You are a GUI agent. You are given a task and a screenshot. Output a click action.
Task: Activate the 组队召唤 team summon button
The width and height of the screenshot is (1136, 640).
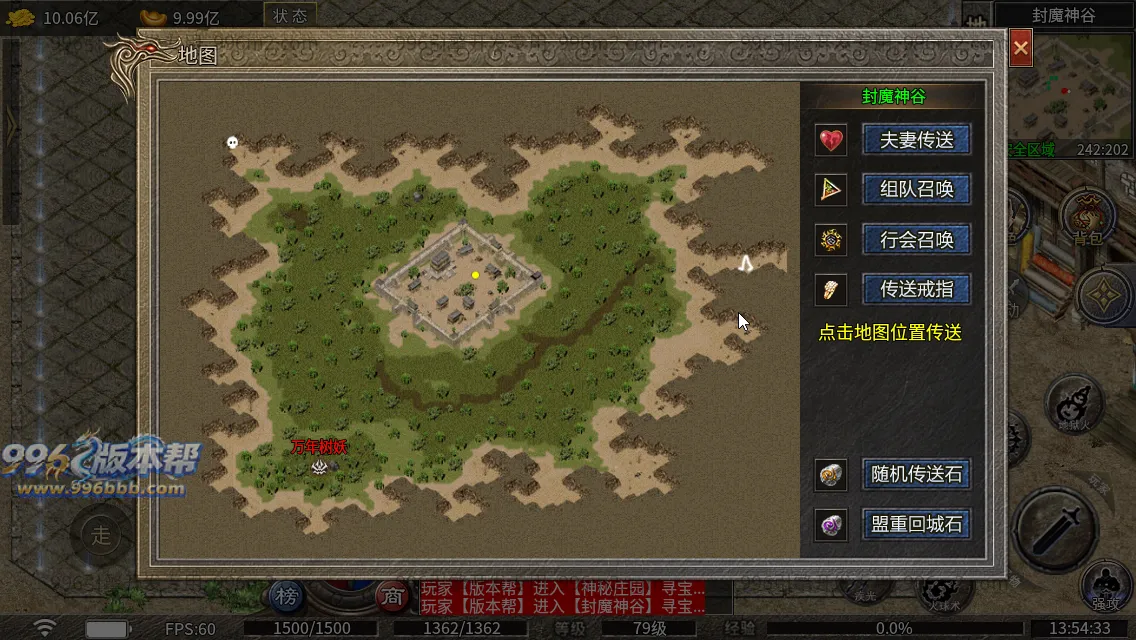[x=916, y=189]
